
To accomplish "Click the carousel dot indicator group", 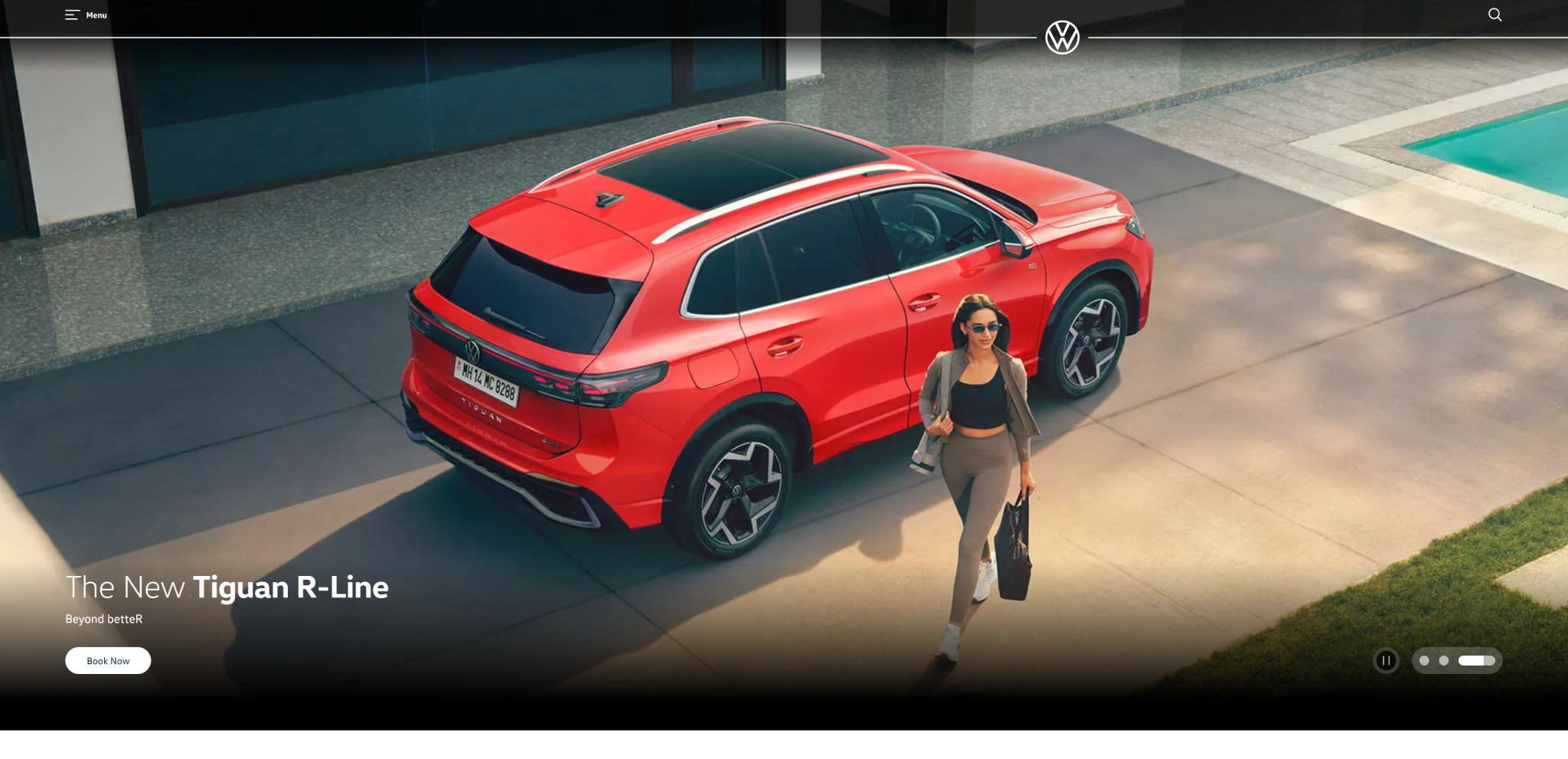I will (1457, 660).
